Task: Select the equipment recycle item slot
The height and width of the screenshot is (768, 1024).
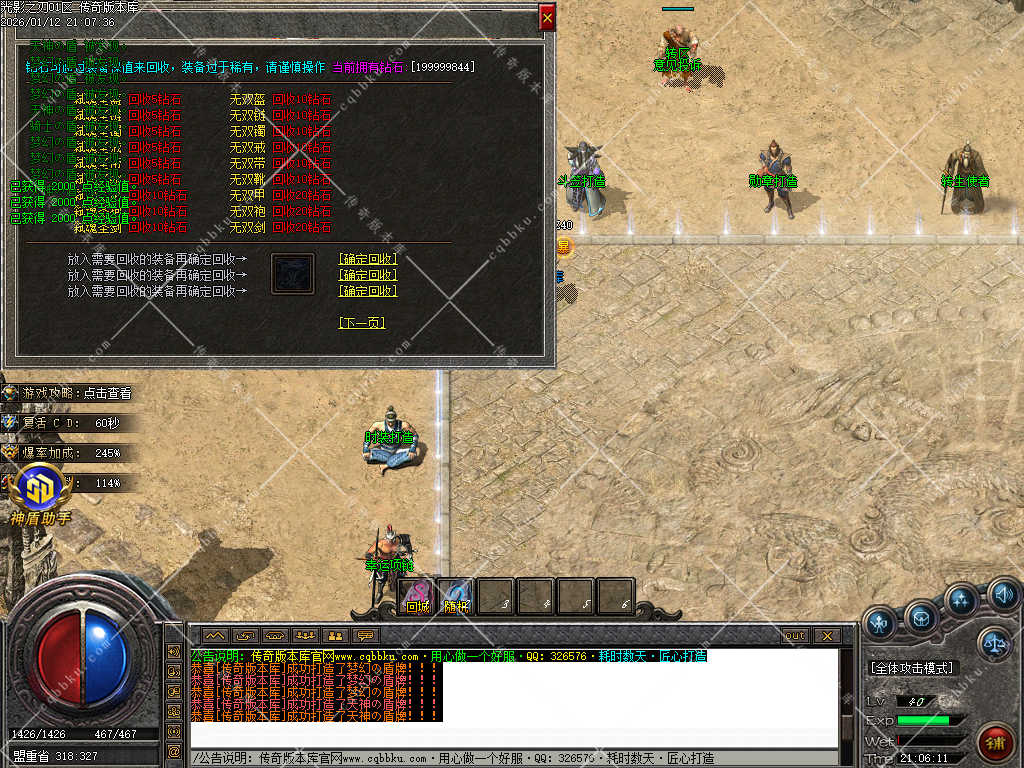Action: (293, 273)
